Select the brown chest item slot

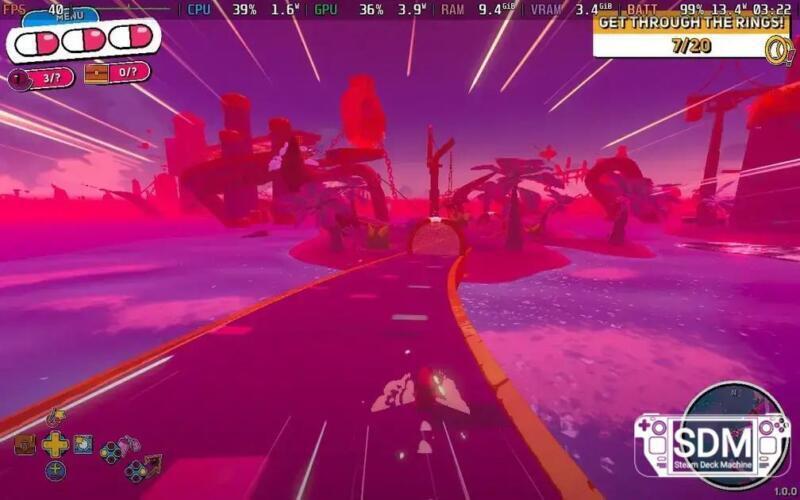[x=25, y=443]
